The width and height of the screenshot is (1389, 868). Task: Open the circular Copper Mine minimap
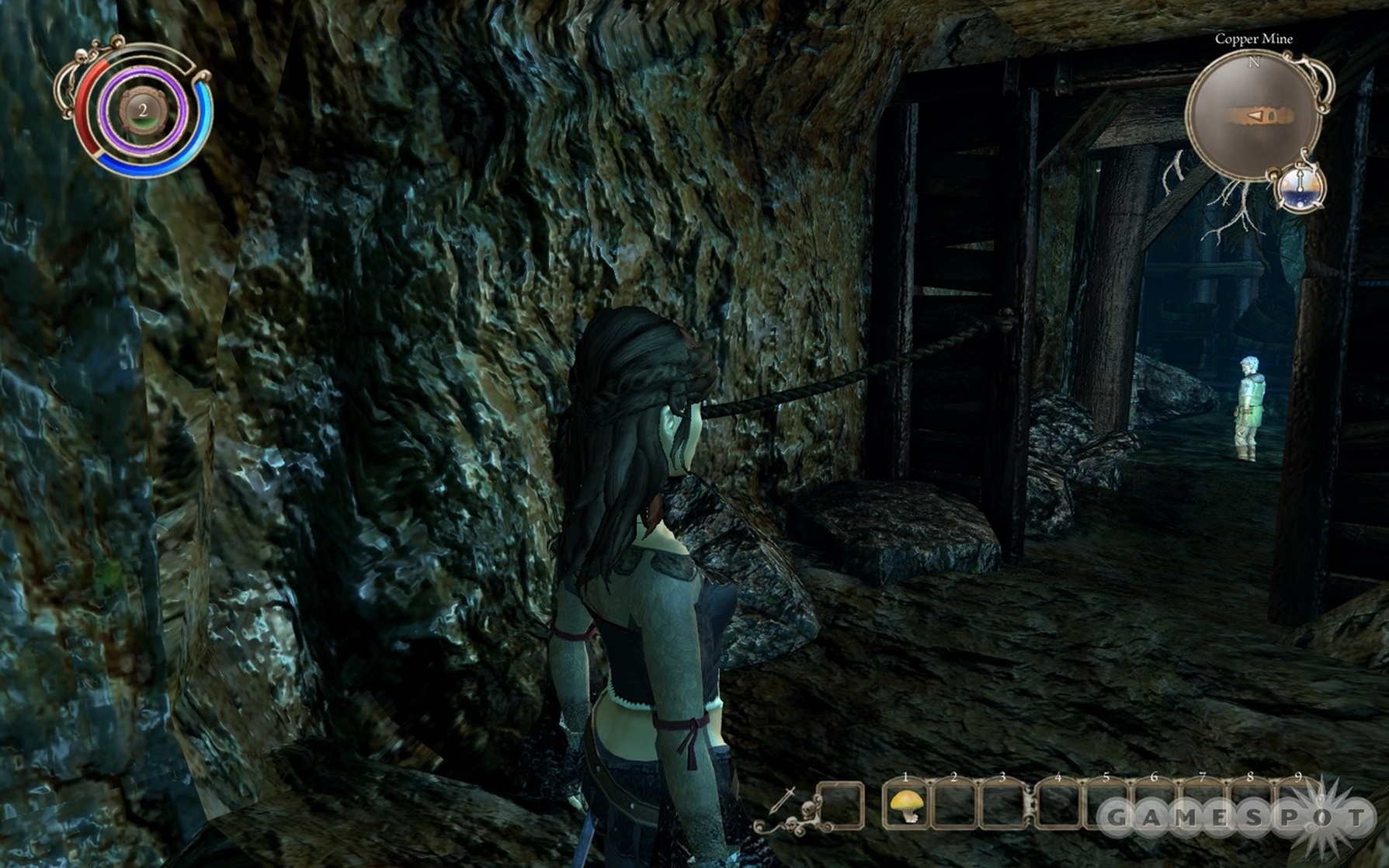(x=1252, y=116)
